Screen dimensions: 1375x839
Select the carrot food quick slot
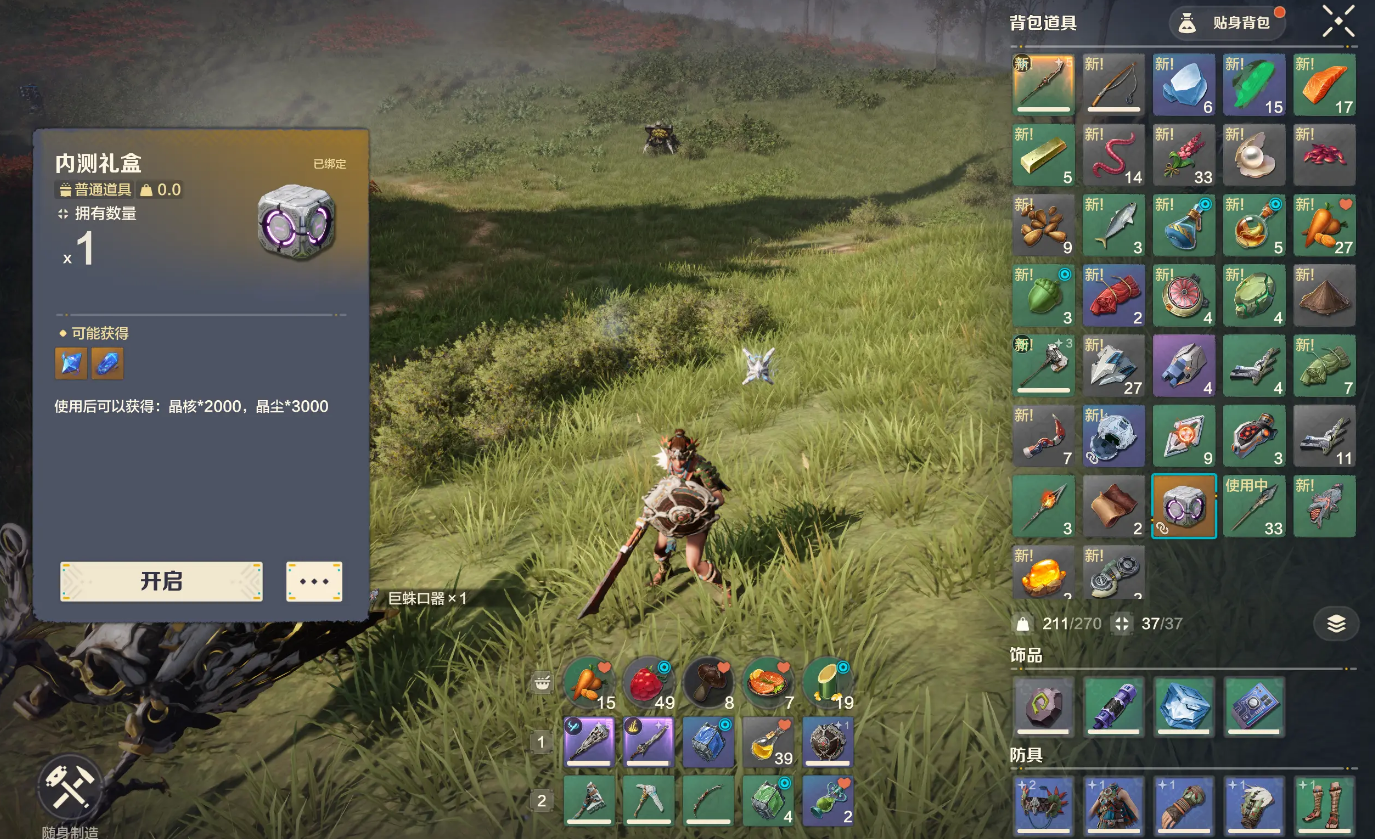[x=590, y=684]
